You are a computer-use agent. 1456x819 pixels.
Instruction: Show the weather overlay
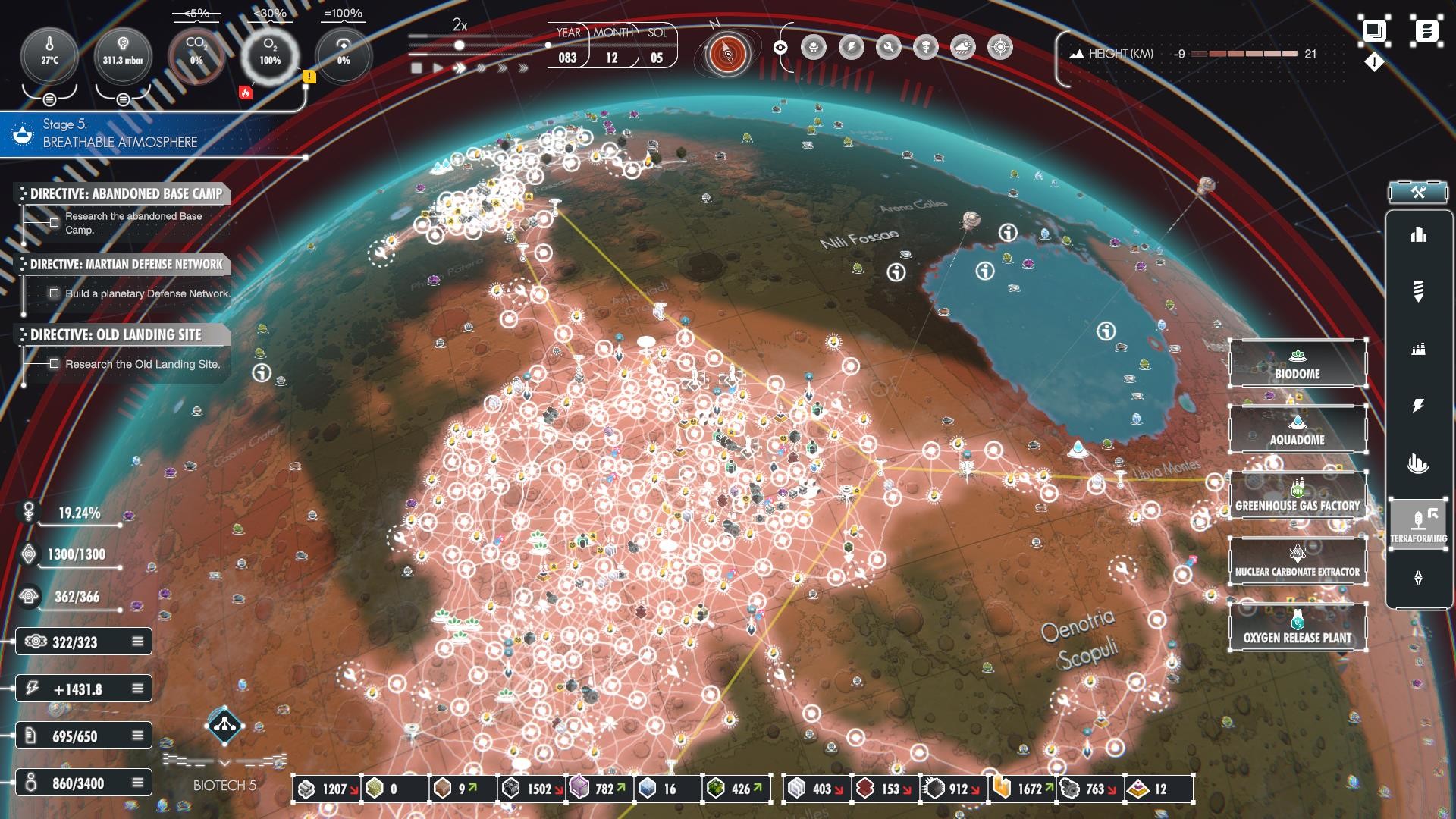pos(962,46)
